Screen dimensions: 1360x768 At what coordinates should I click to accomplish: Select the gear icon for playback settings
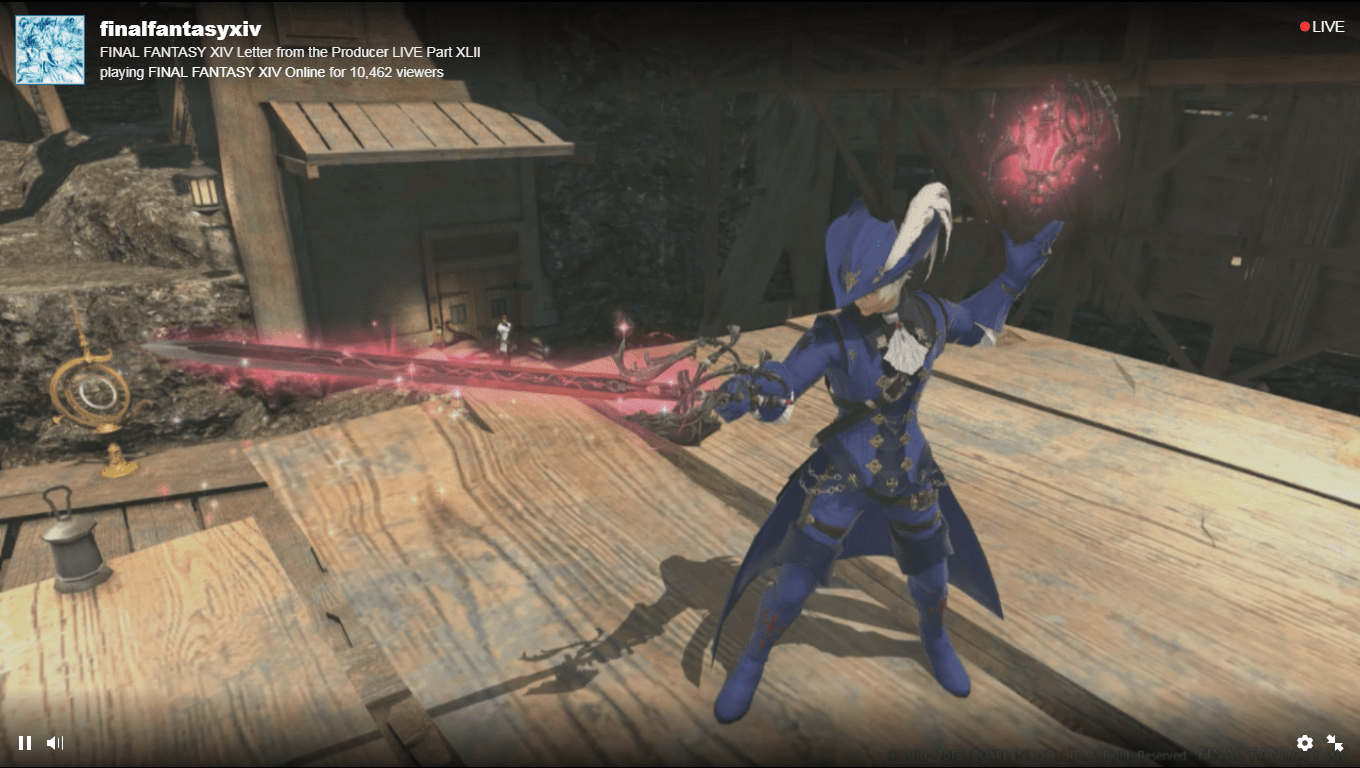click(1305, 743)
